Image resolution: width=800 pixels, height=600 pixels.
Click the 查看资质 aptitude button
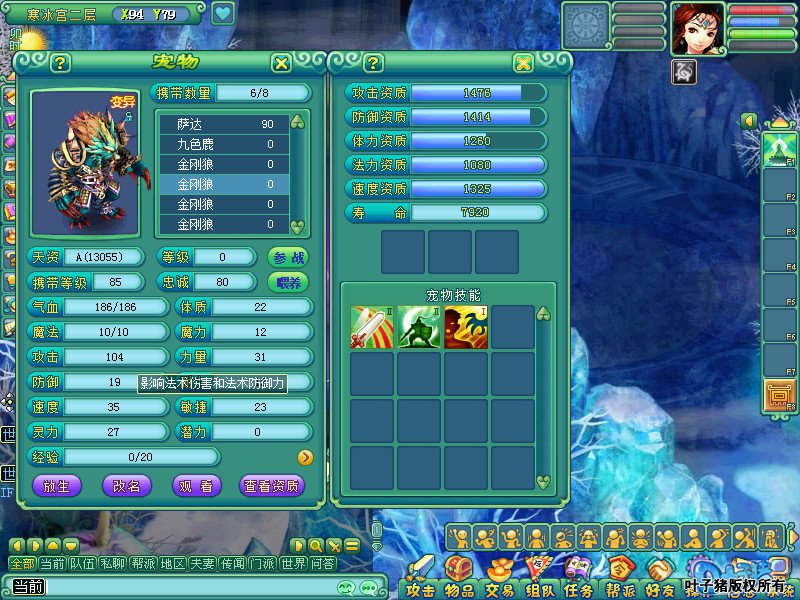272,485
